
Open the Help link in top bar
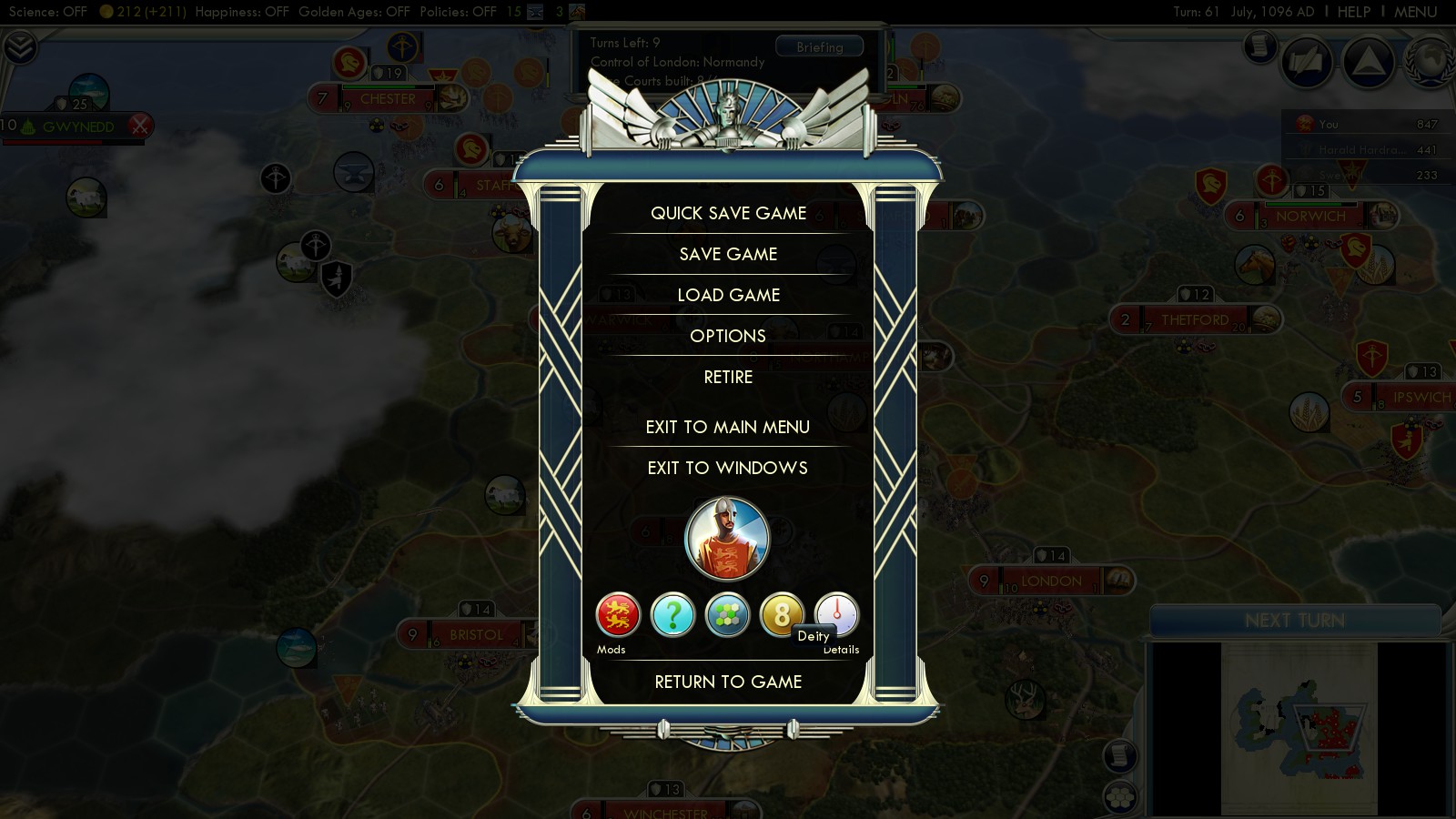(1353, 12)
